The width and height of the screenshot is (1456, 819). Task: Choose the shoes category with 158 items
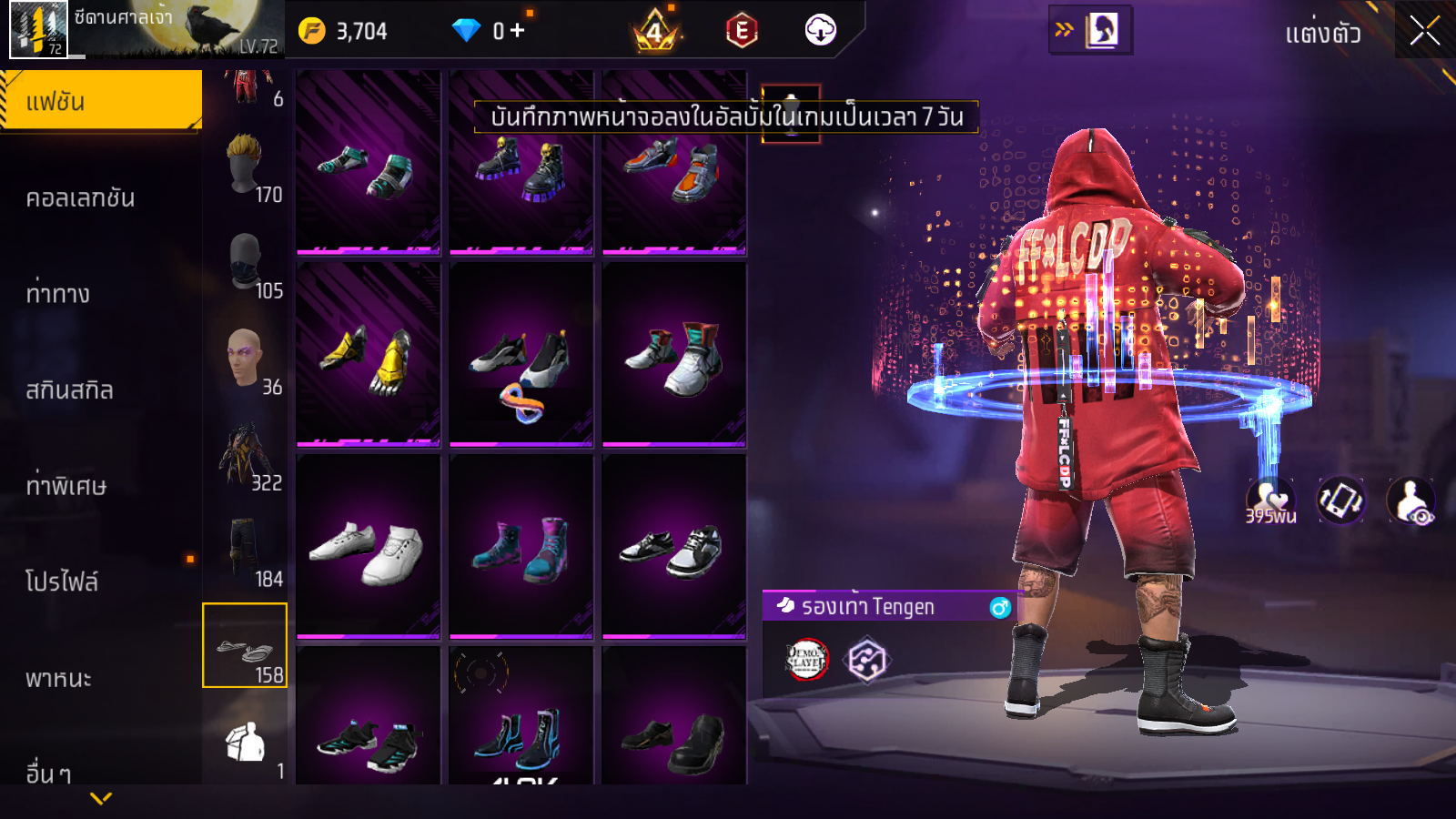tap(245, 645)
